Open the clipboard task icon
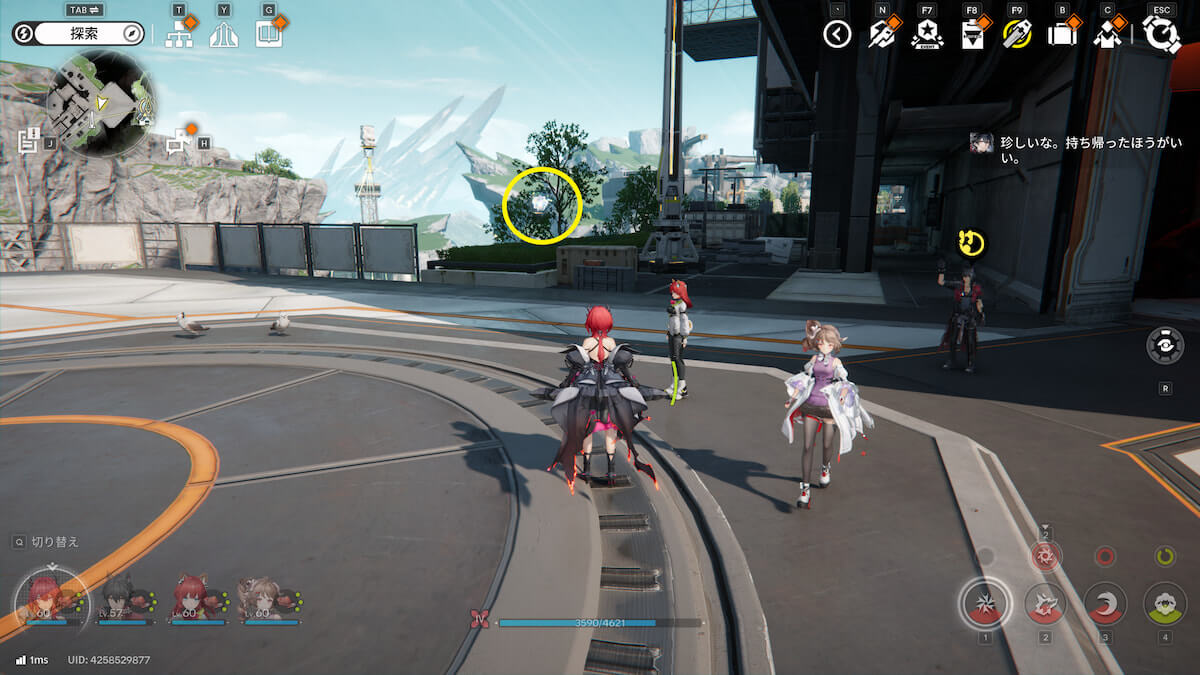1200x675 pixels. pyautogui.click(x=971, y=35)
